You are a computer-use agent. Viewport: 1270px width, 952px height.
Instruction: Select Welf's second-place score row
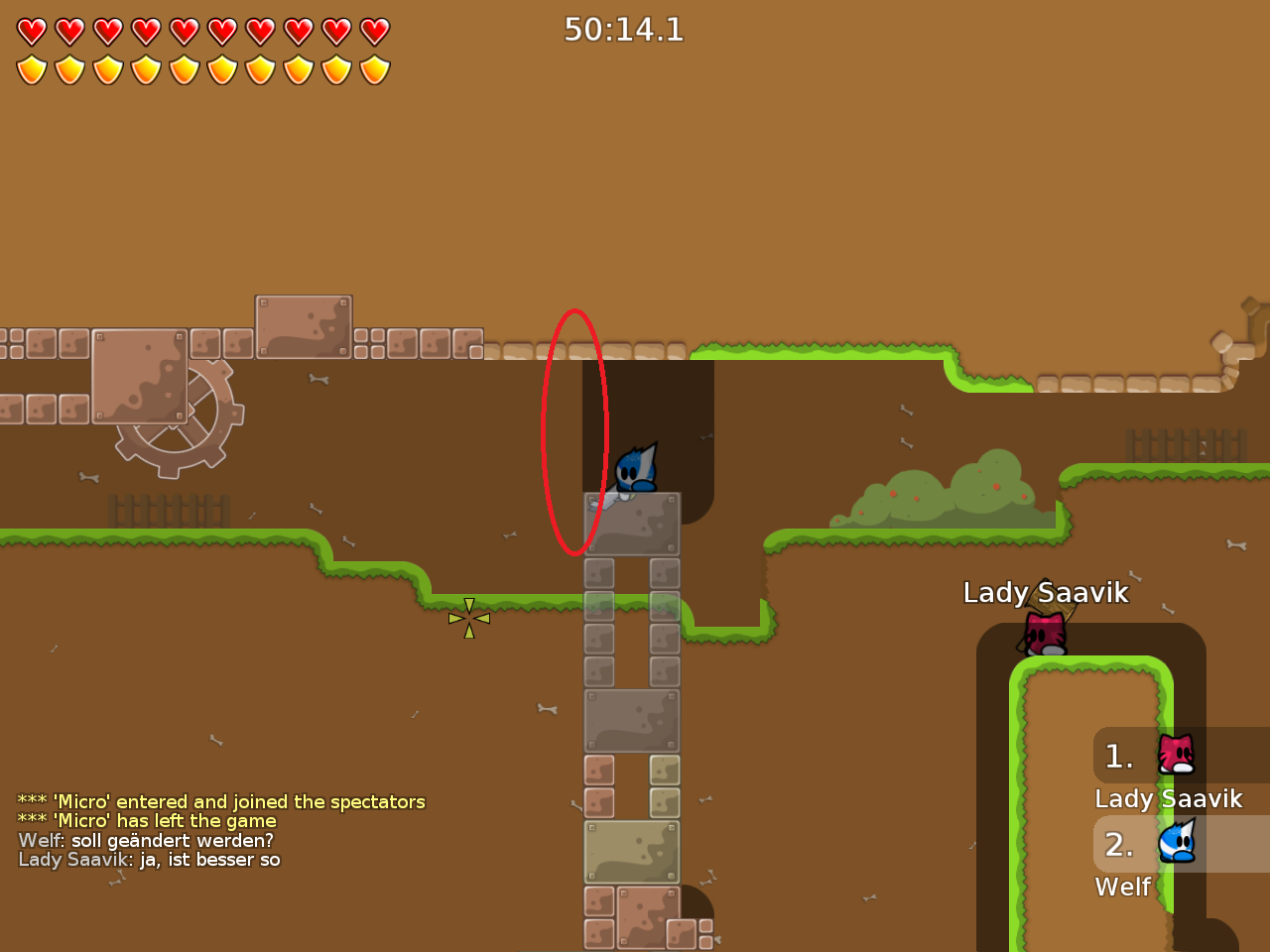1181,844
